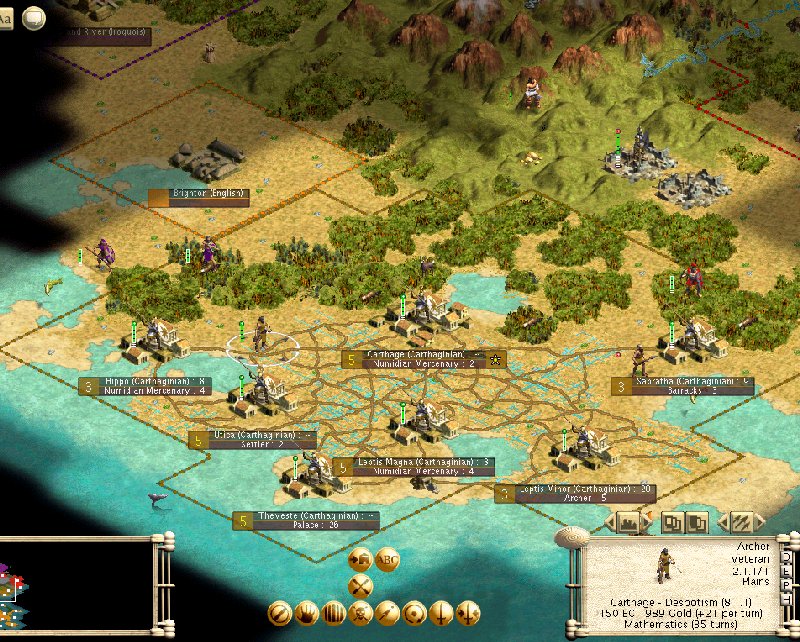Click the left overlapping-squares button
Viewport: 800px width, 642px height.
point(672,522)
